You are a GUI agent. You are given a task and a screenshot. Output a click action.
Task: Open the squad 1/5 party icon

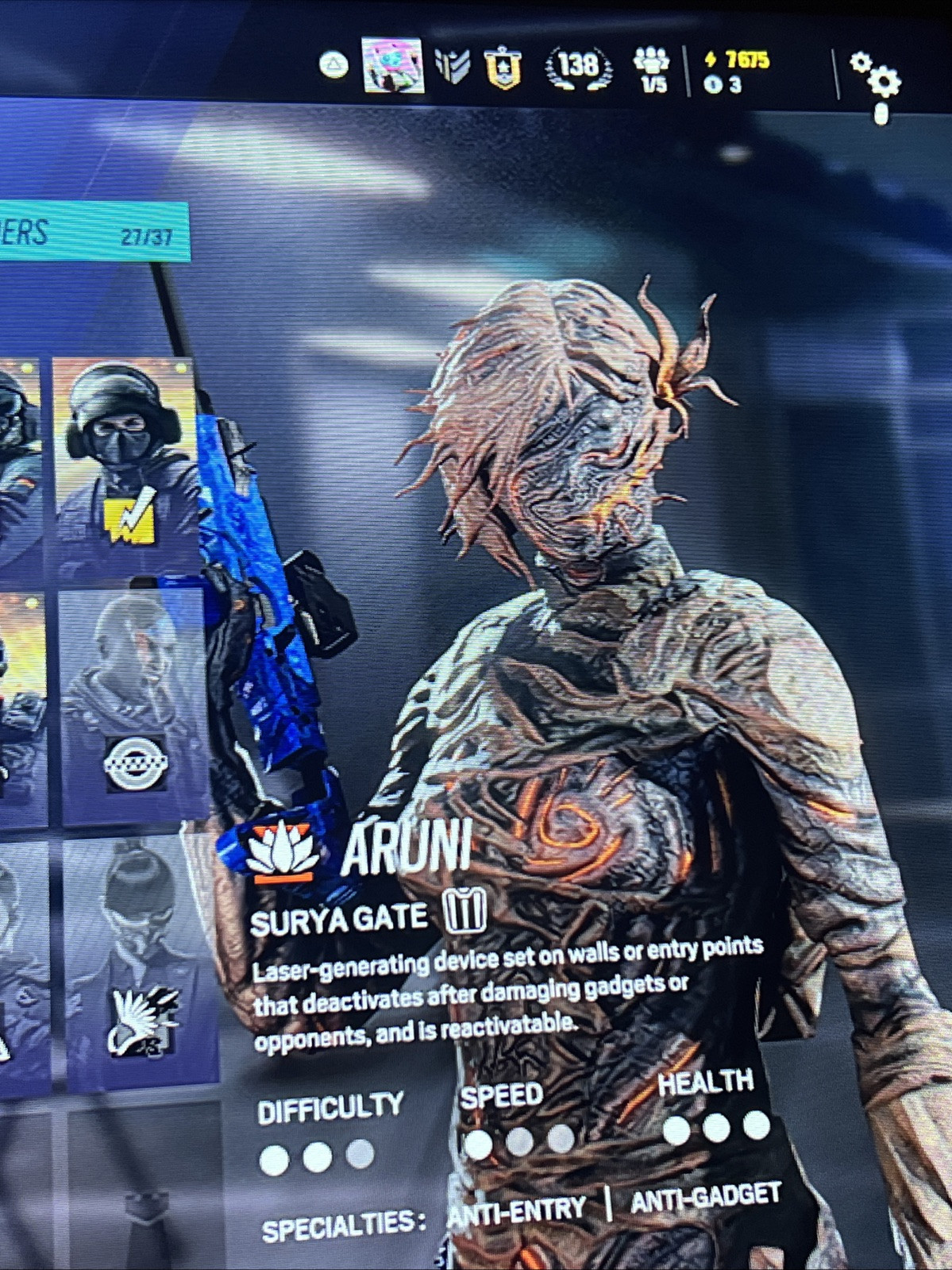652,69
